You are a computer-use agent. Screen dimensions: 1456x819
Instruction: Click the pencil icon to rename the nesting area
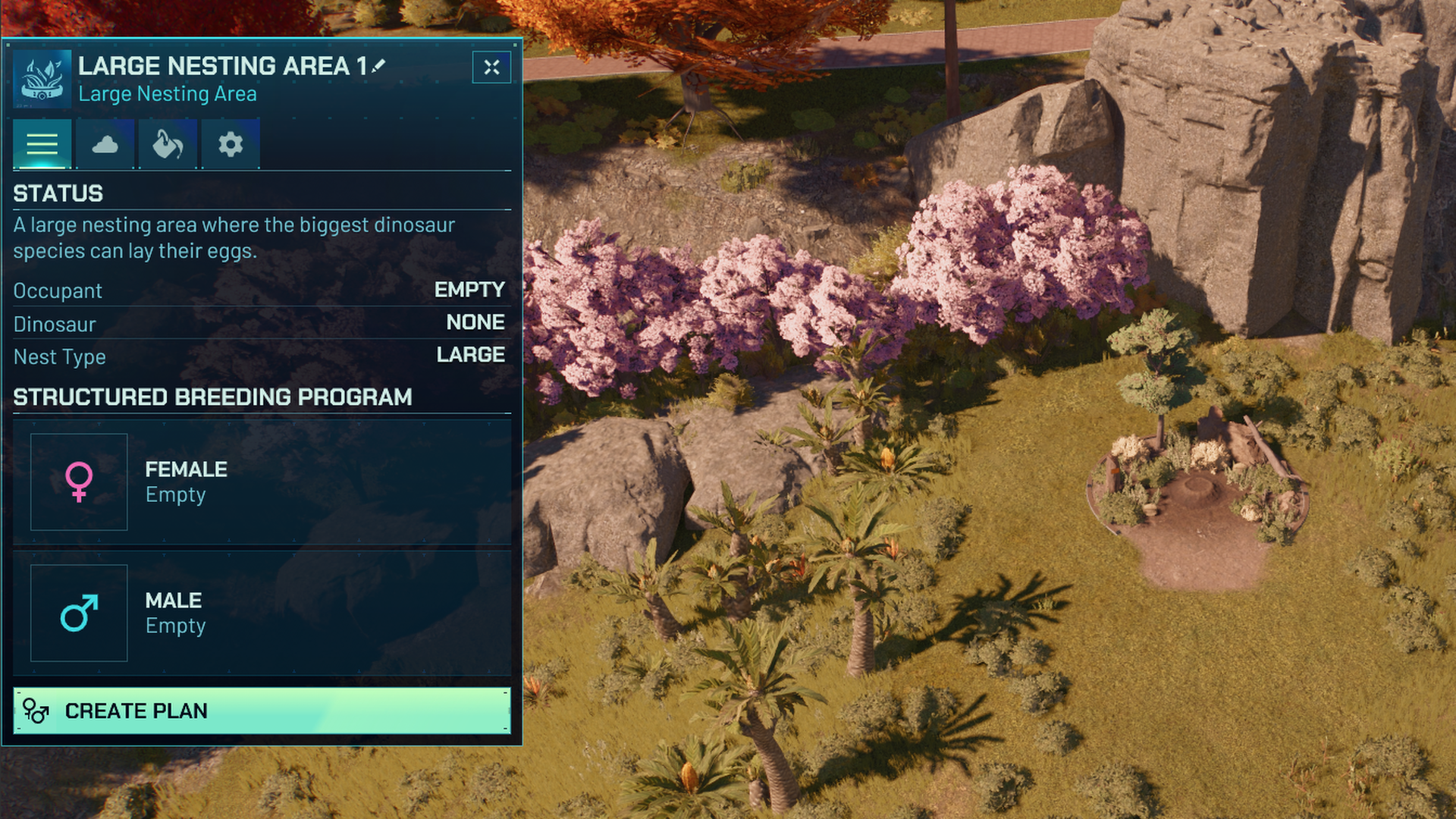click(378, 65)
